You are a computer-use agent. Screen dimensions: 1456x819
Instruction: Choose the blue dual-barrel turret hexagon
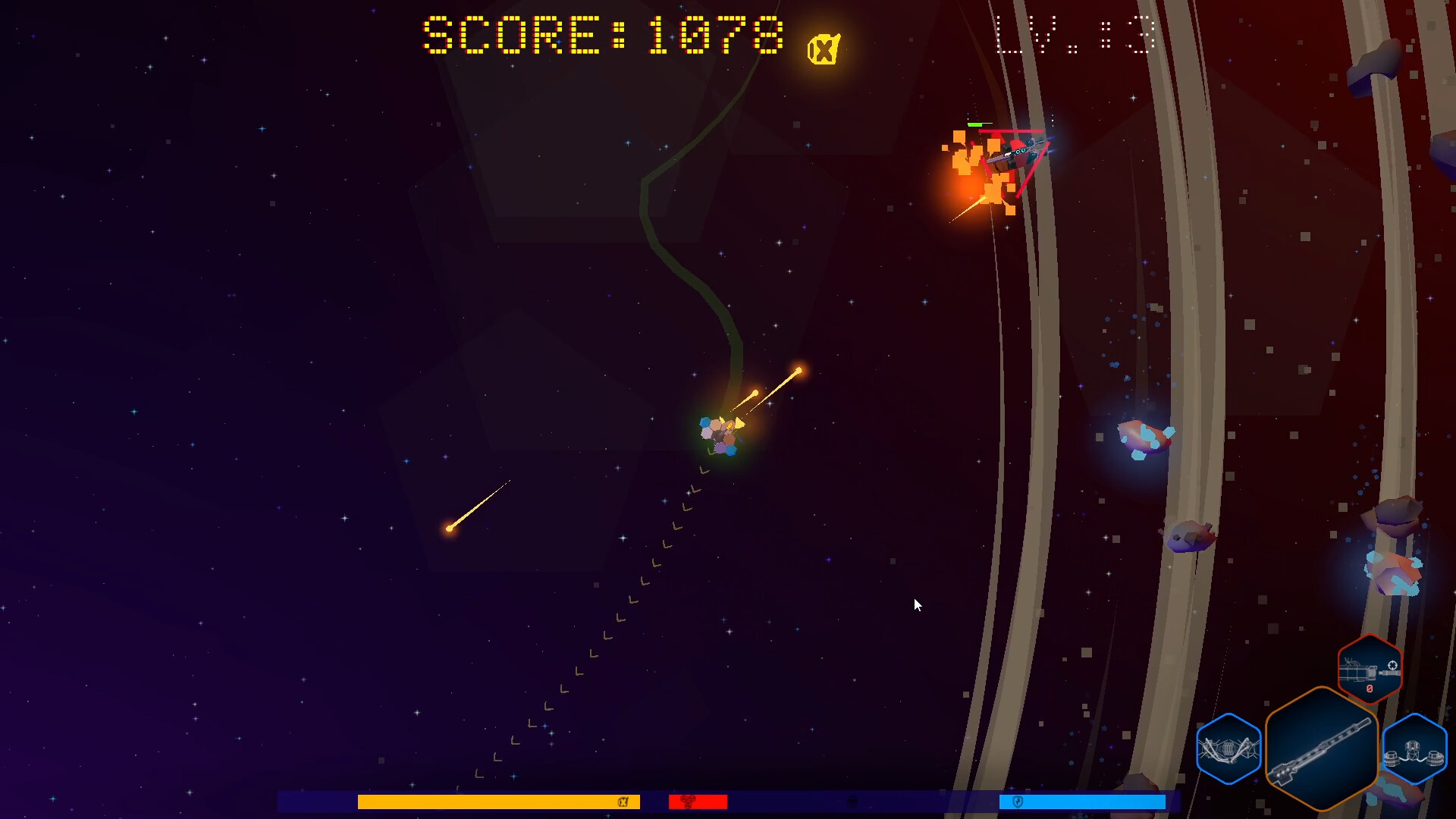tap(1414, 747)
